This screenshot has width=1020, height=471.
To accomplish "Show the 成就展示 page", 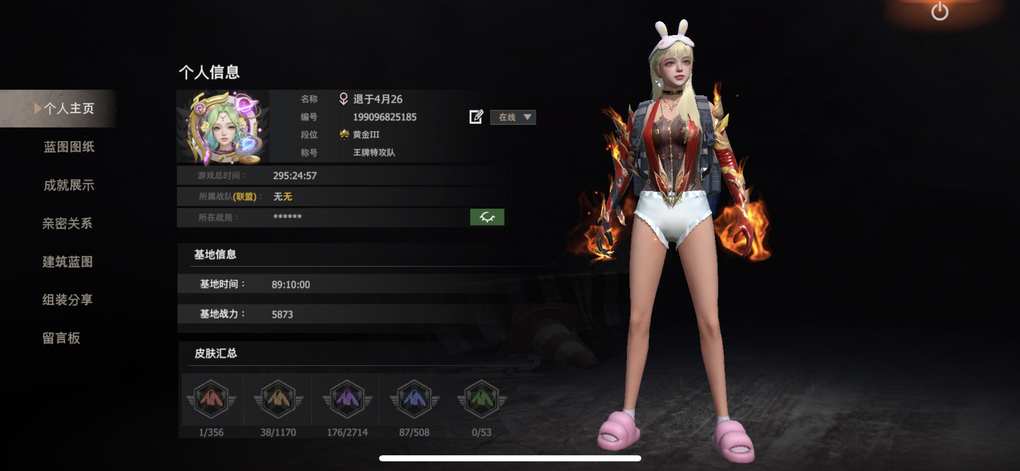I will [68, 185].
